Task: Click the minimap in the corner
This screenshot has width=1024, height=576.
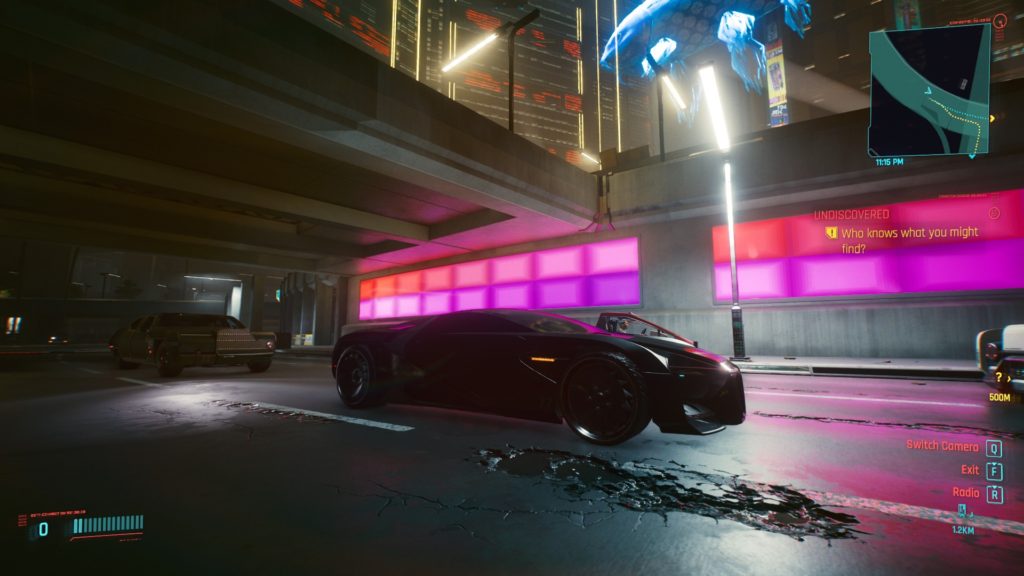Action: (x=928, y=90)
